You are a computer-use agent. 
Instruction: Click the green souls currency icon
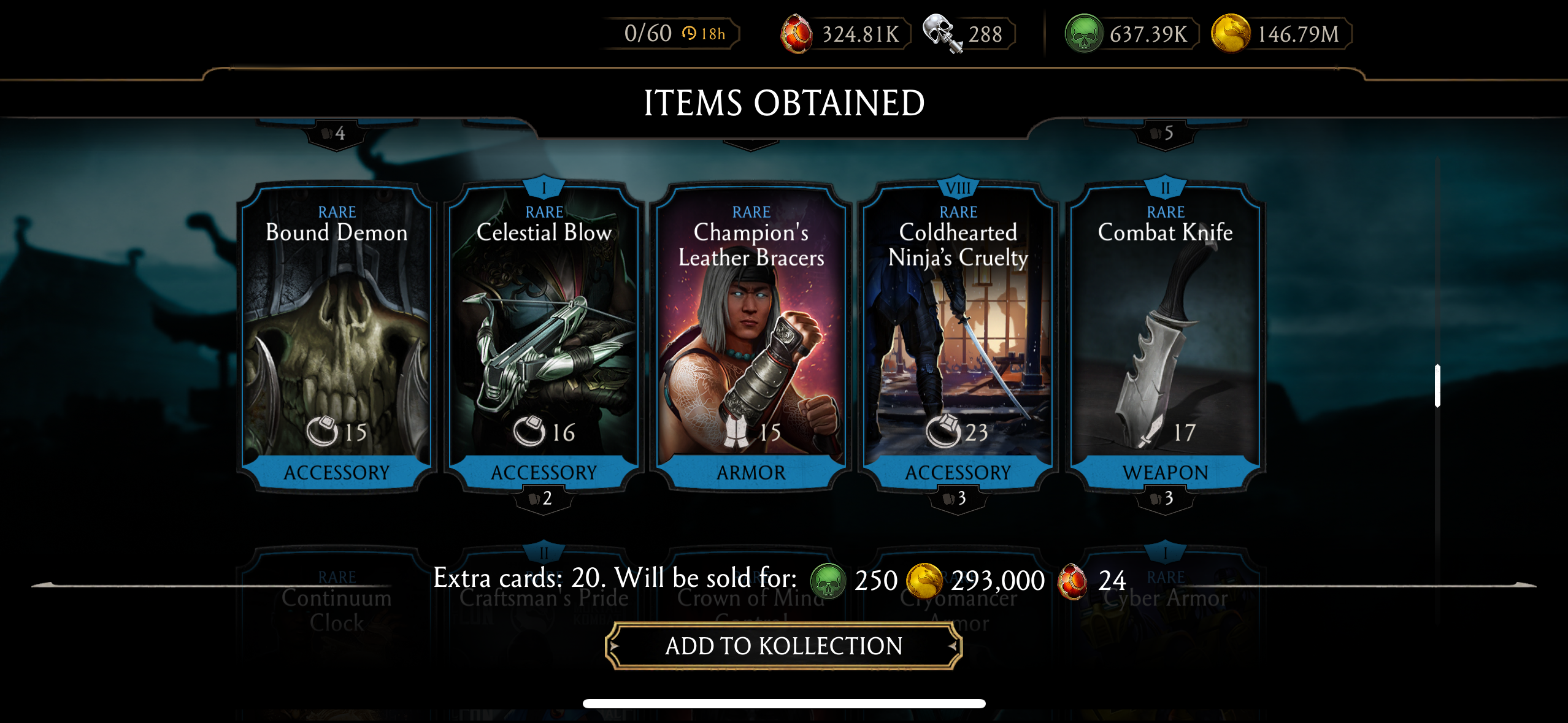tap(1083, 34)
